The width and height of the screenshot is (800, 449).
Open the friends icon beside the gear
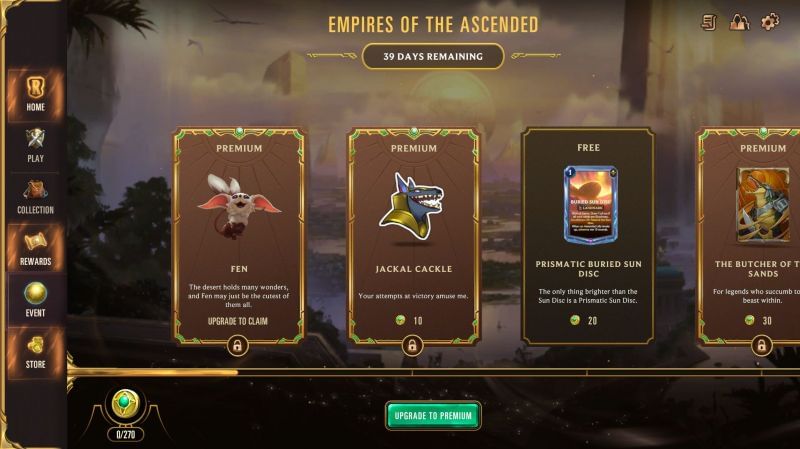739,21
